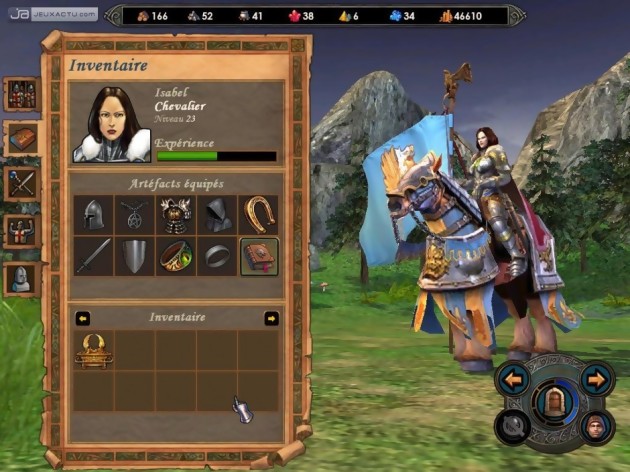The height and width of the screenshot is (472, 630).
Task: Choose the green gem ring artifact
Action: pos(176,256)
